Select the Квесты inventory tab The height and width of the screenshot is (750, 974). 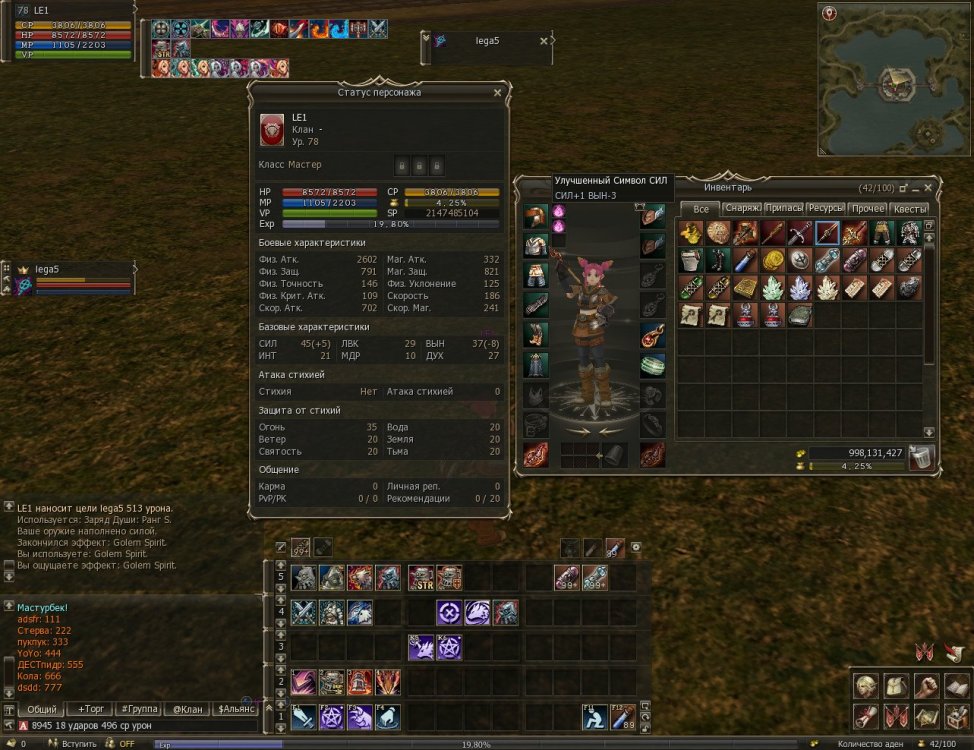click(x=910, y=209)
